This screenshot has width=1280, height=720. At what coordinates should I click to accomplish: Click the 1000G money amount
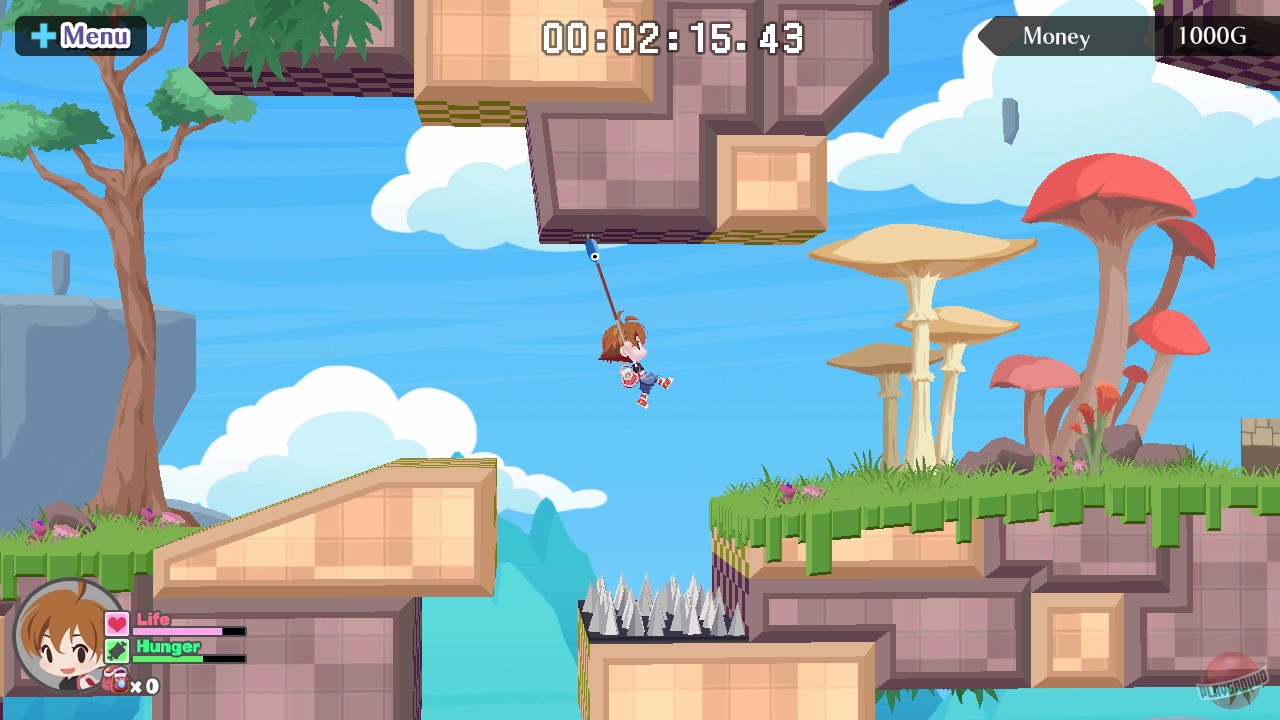(1214, 37)
